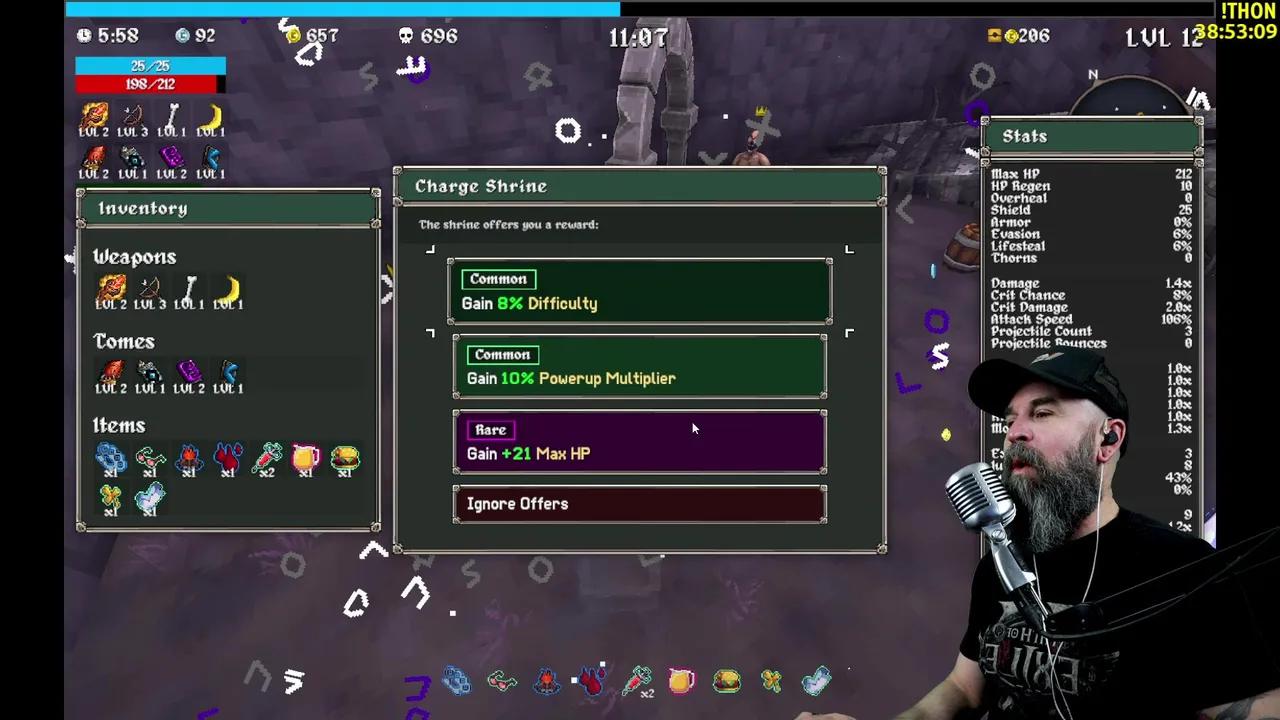The width and height of the screenshot is (1280, 720).
Task: Select Gain 10% Powerup Multiplier offer
Action: tap(640, 367)
